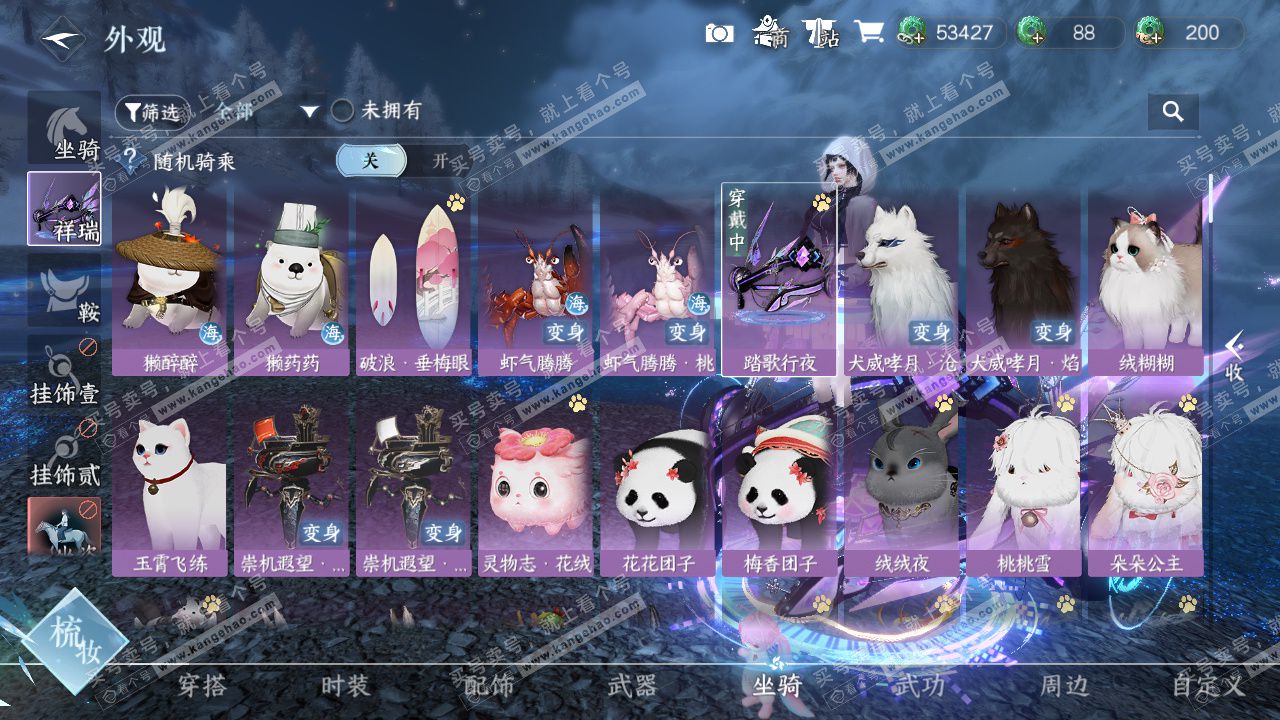Toggle the 未拥有 not-owned checkbox
1280x720 pixels.
(x=343, y=111)
